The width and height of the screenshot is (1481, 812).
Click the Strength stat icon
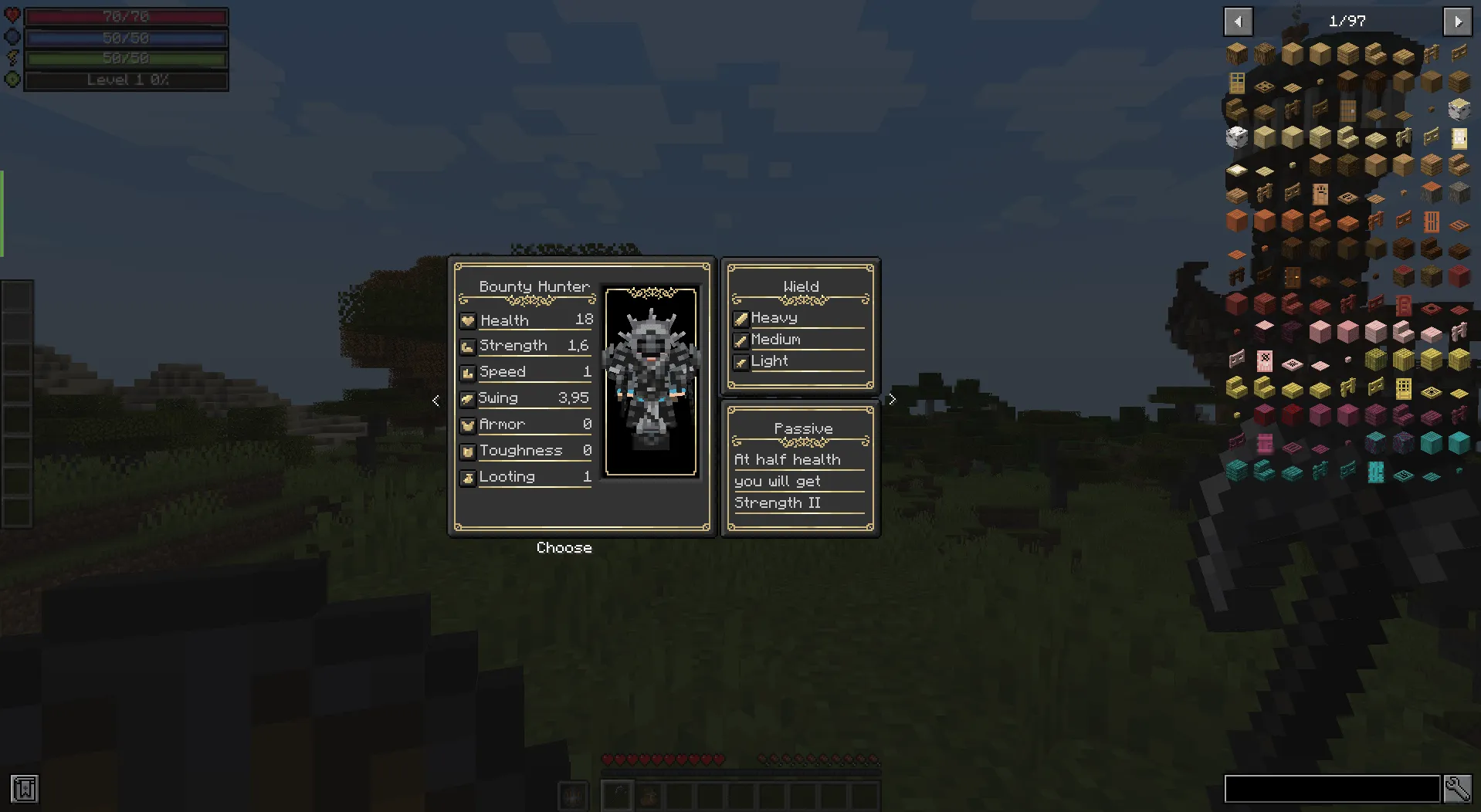[468, 346]
